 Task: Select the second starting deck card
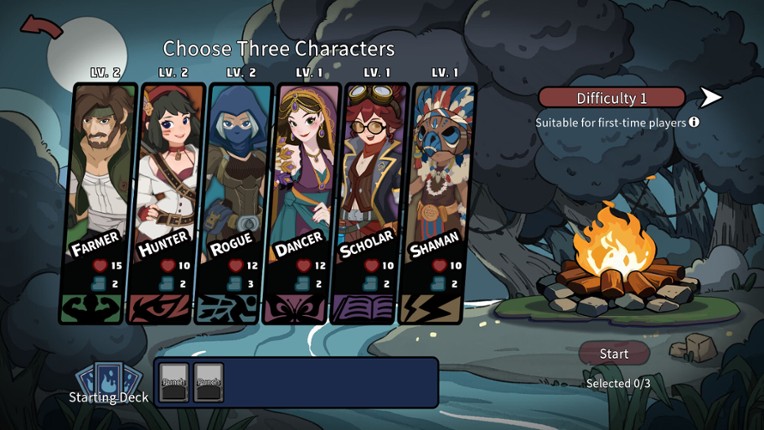coord(208,381)
